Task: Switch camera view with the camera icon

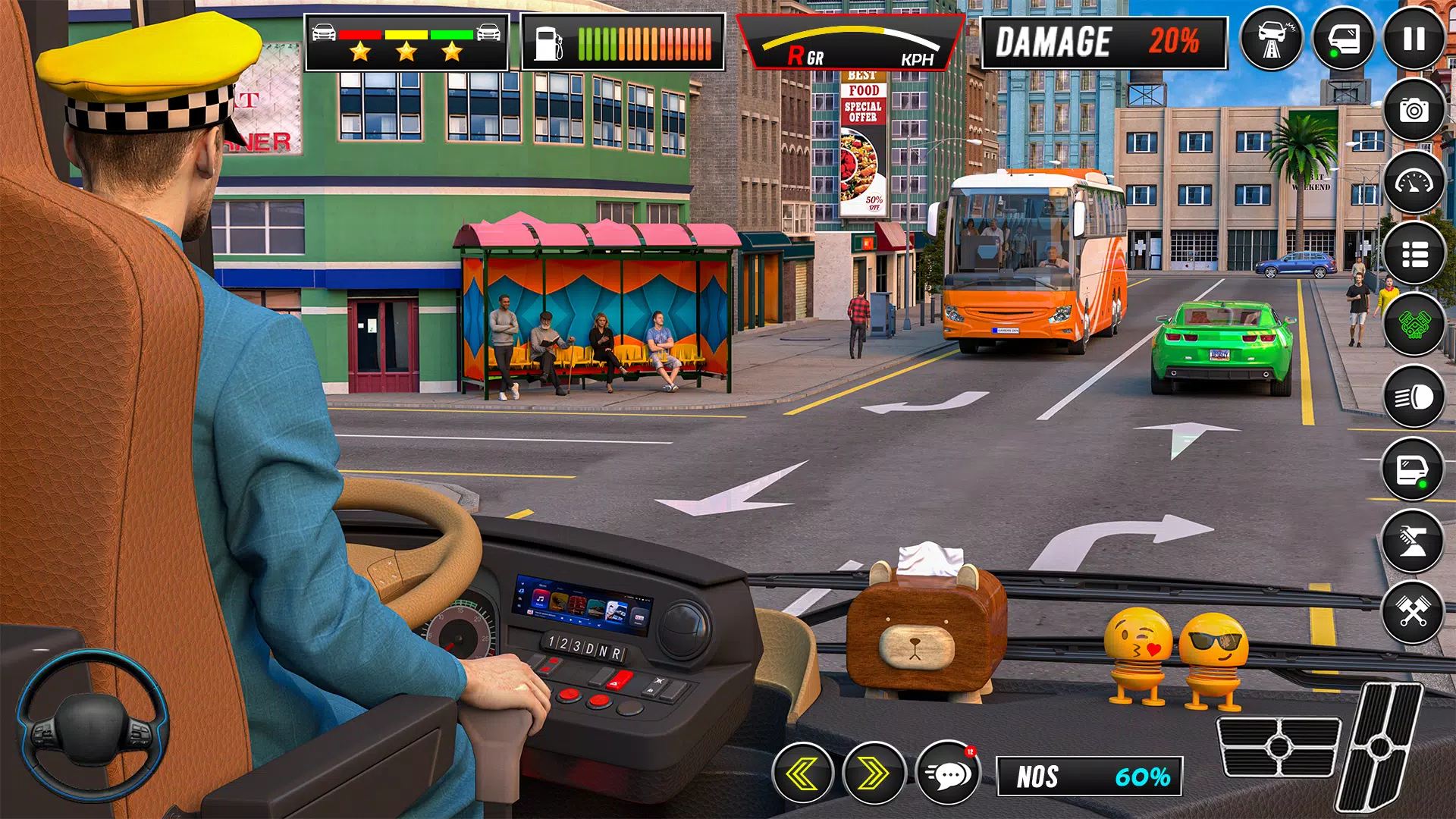Action: [1414, 111]
